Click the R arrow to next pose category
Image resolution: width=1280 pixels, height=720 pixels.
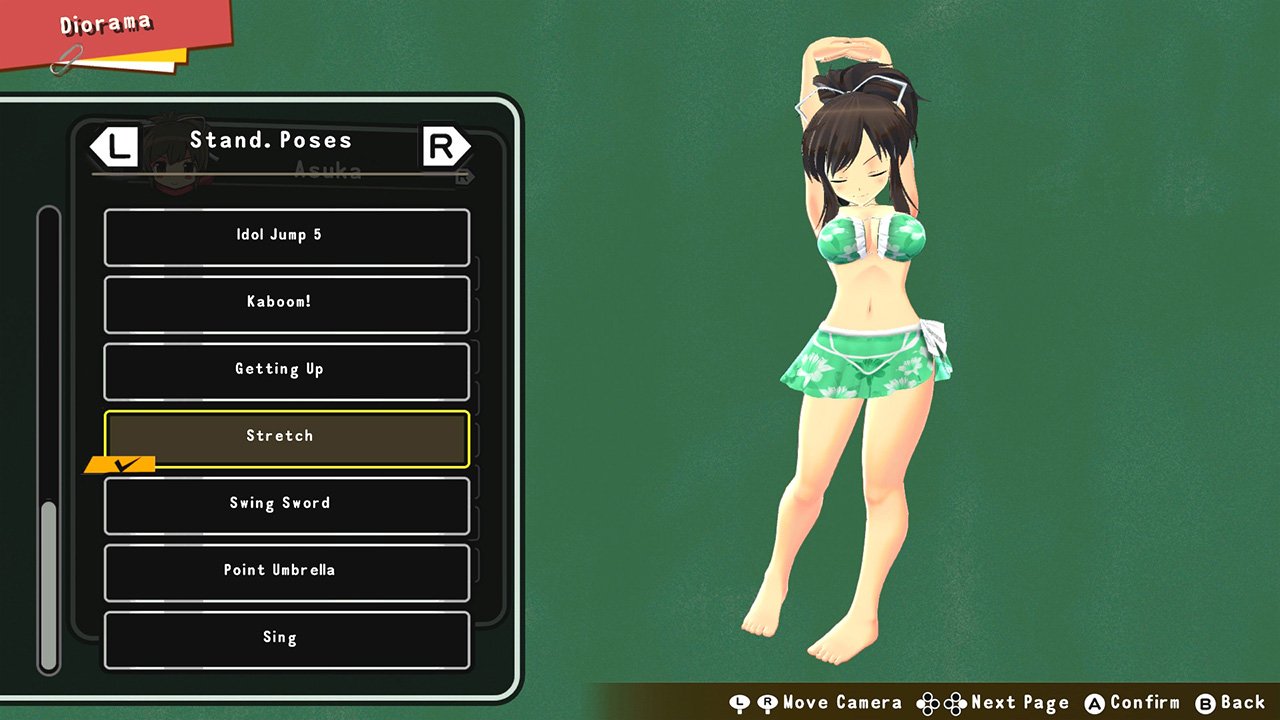coord(446,145)
